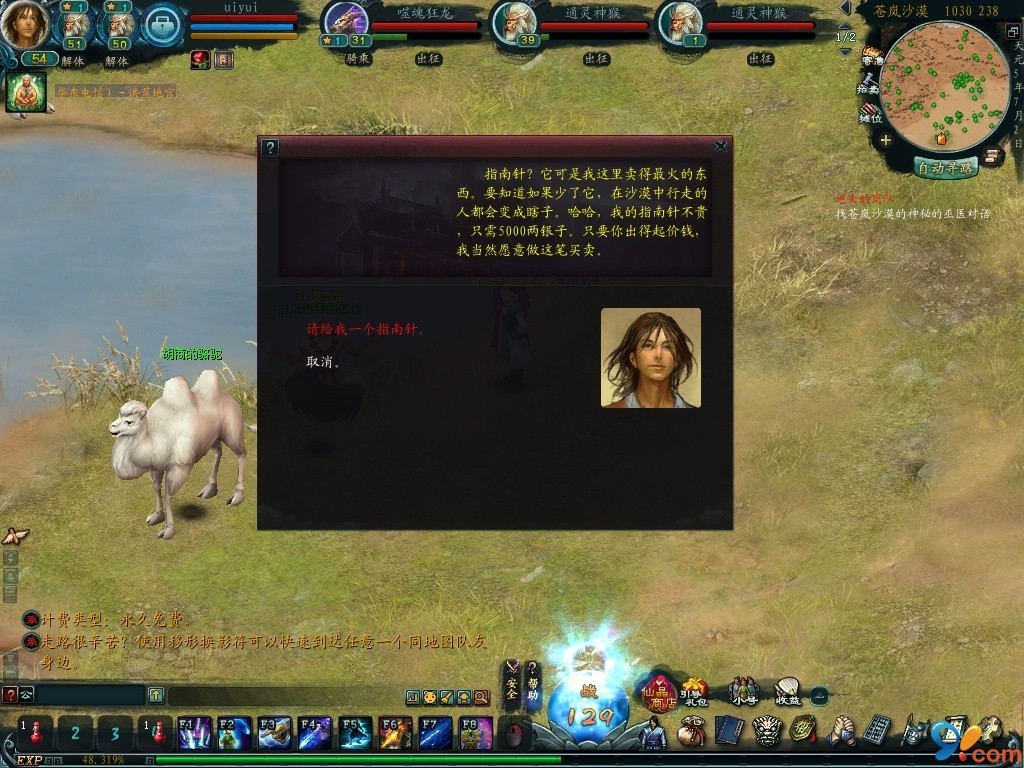Activate the F5 skill slot
The height and width of the screenshot is (768, 1024).
coord(355,733)
